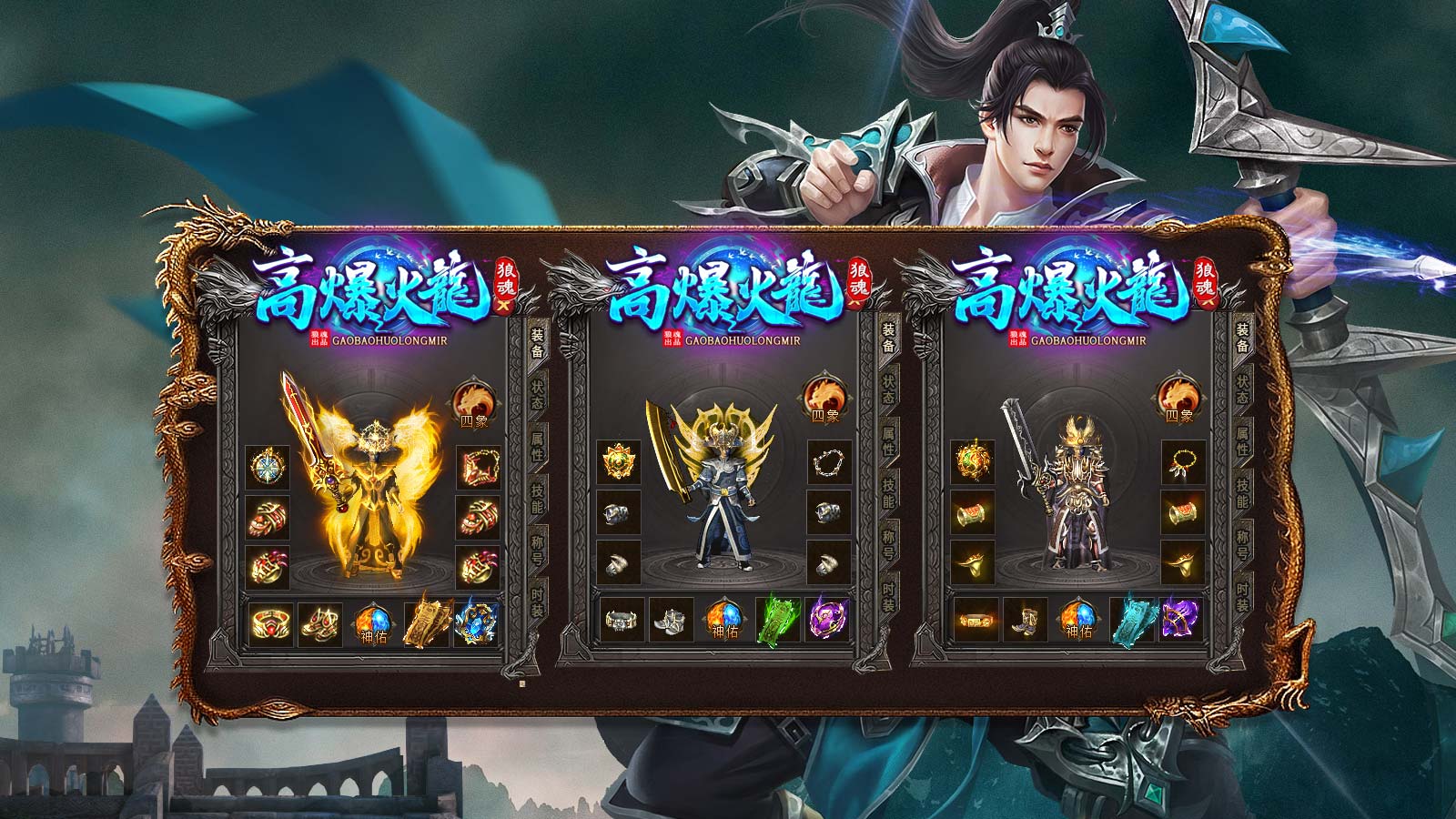
Task: Select the gold-green orb medal slot
Action: click(x=974, y=463)
